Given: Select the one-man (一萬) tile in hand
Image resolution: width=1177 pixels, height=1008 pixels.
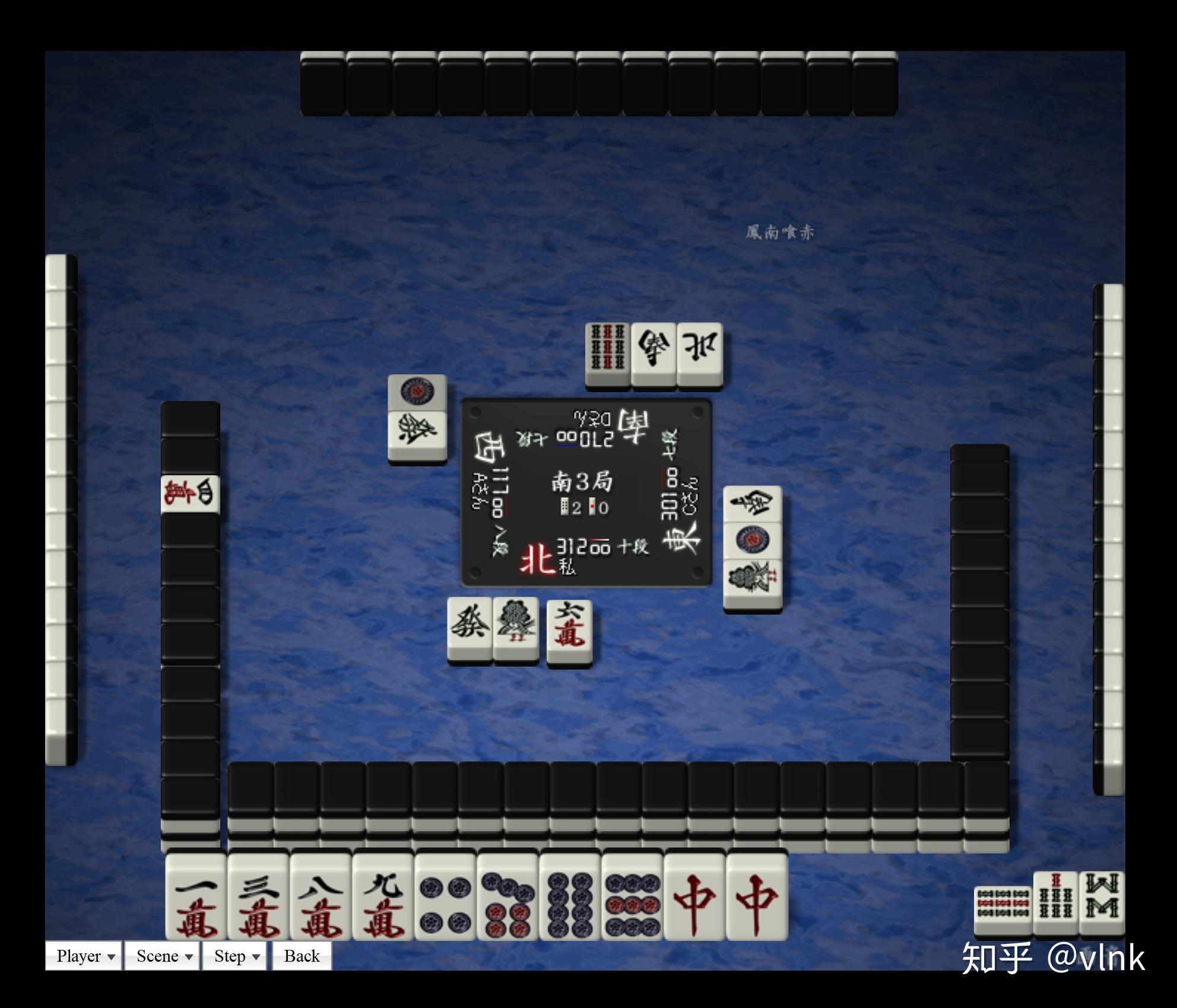Looking at the screenshot, I should [196, 897].
